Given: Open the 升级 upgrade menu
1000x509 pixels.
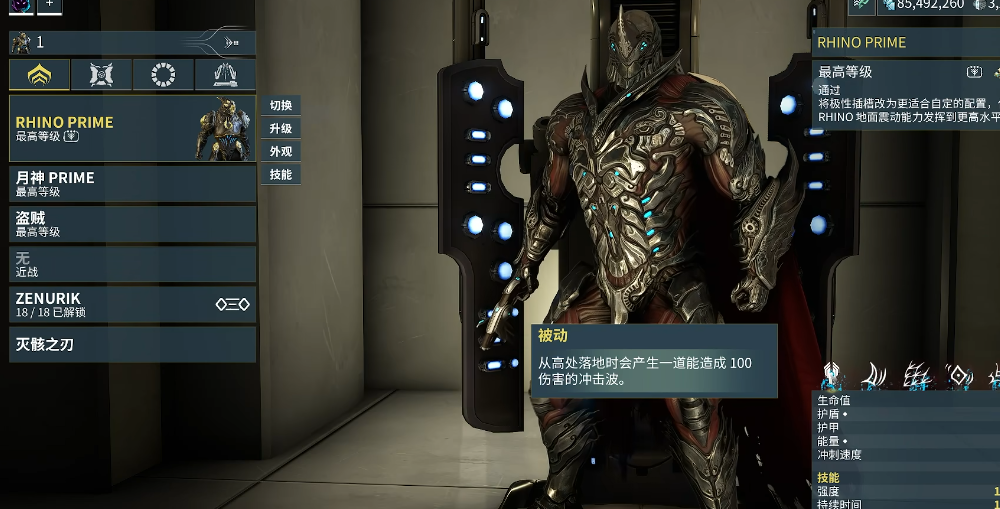Looking at the screenshot, I should pyautogui.click(x=281, y=129).
